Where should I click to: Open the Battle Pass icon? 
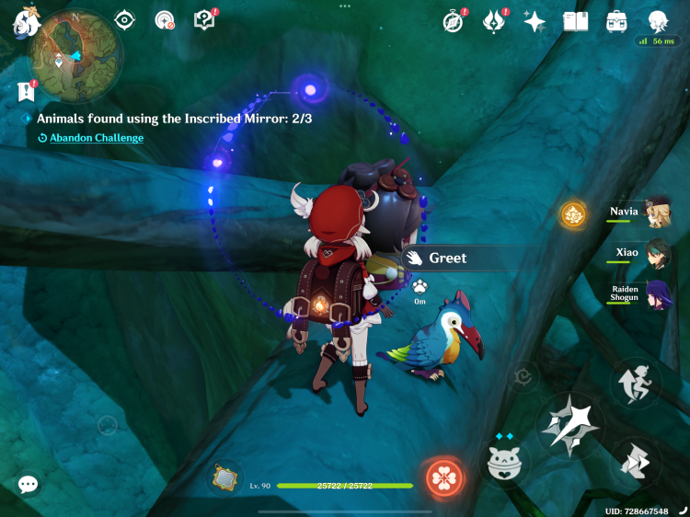click(494, 21)
